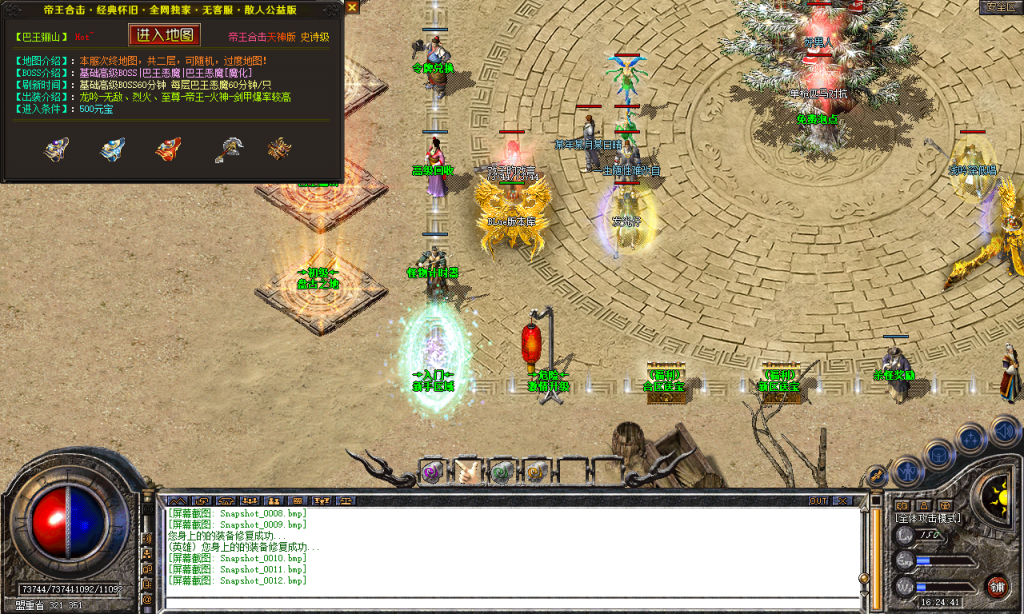
Task: Close the 巴王猎山 map info panel
Action: pos(352,7)
